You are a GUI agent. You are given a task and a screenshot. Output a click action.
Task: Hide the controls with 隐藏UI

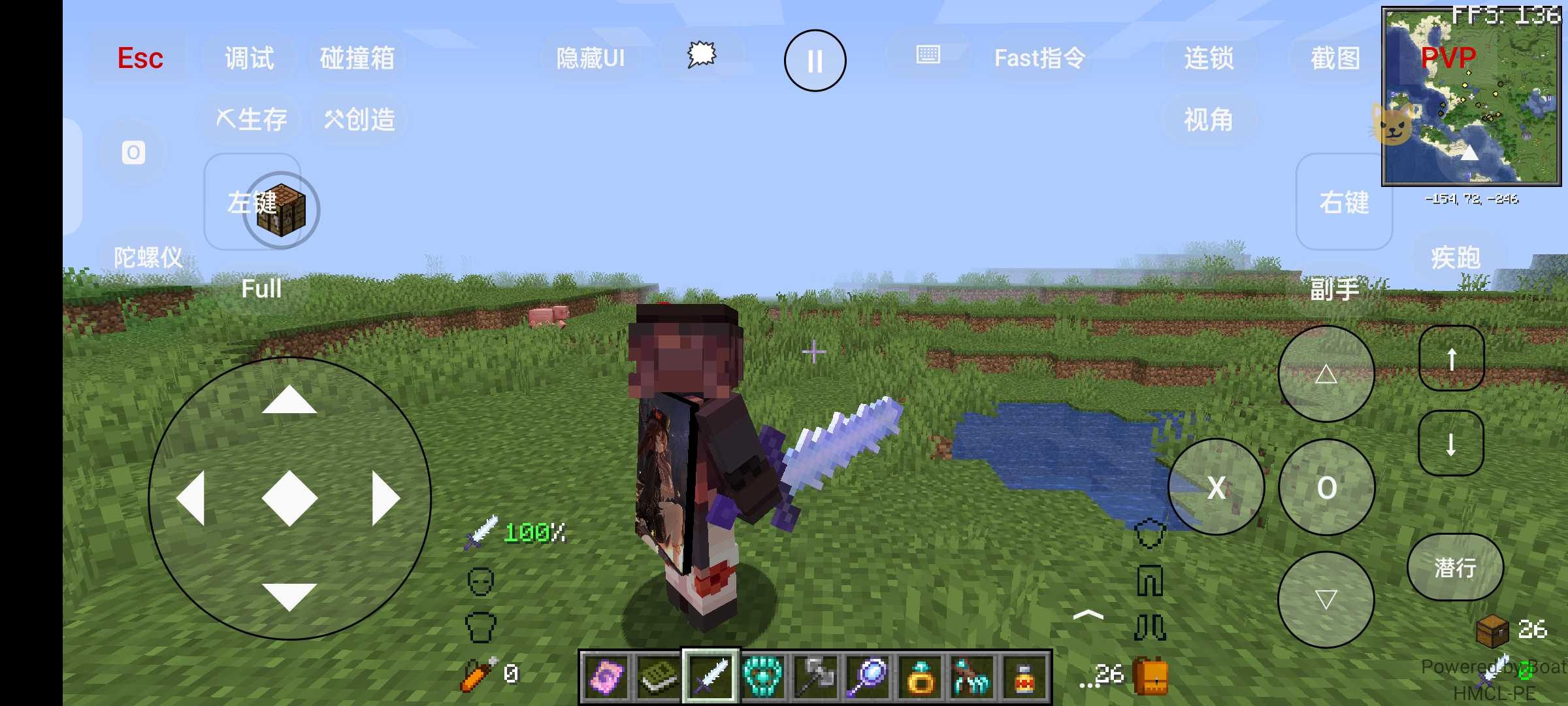tap(590, 58)
